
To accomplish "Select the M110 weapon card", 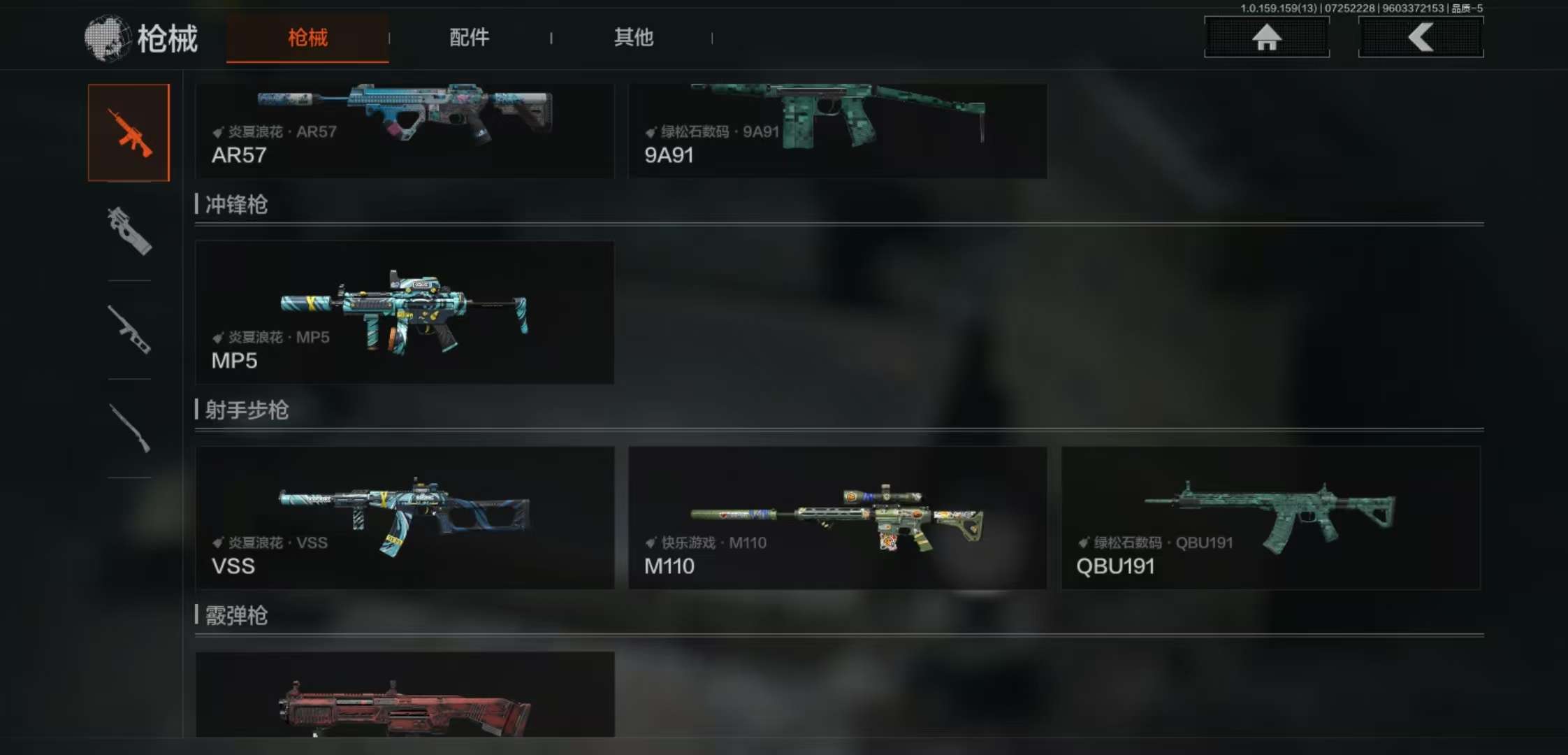I will click(837, 518).
